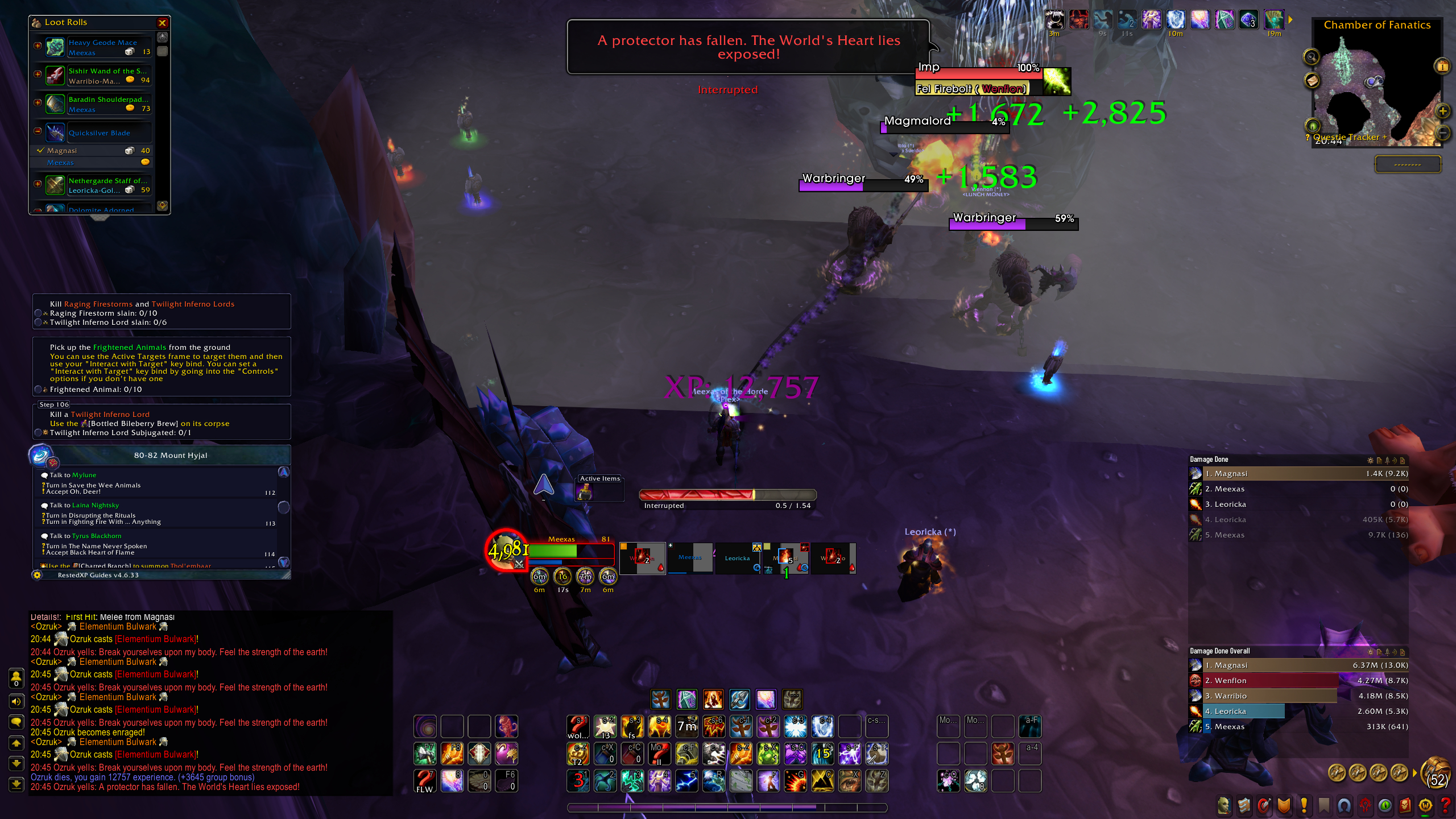Use the Active Items quest item button
This screenshot has width=1456, height=819.
coord(585,493)
